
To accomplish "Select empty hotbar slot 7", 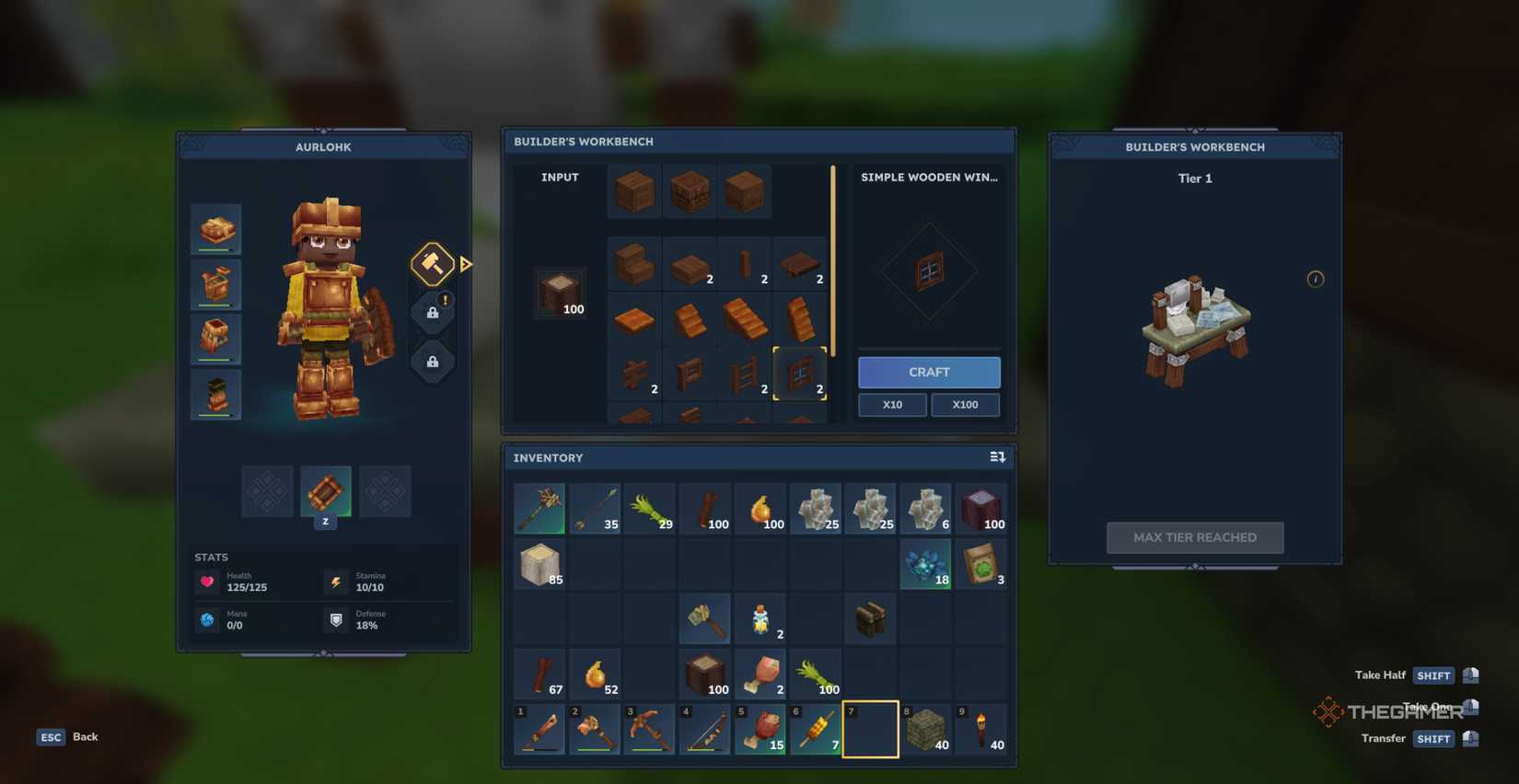I will coord(870,729).
